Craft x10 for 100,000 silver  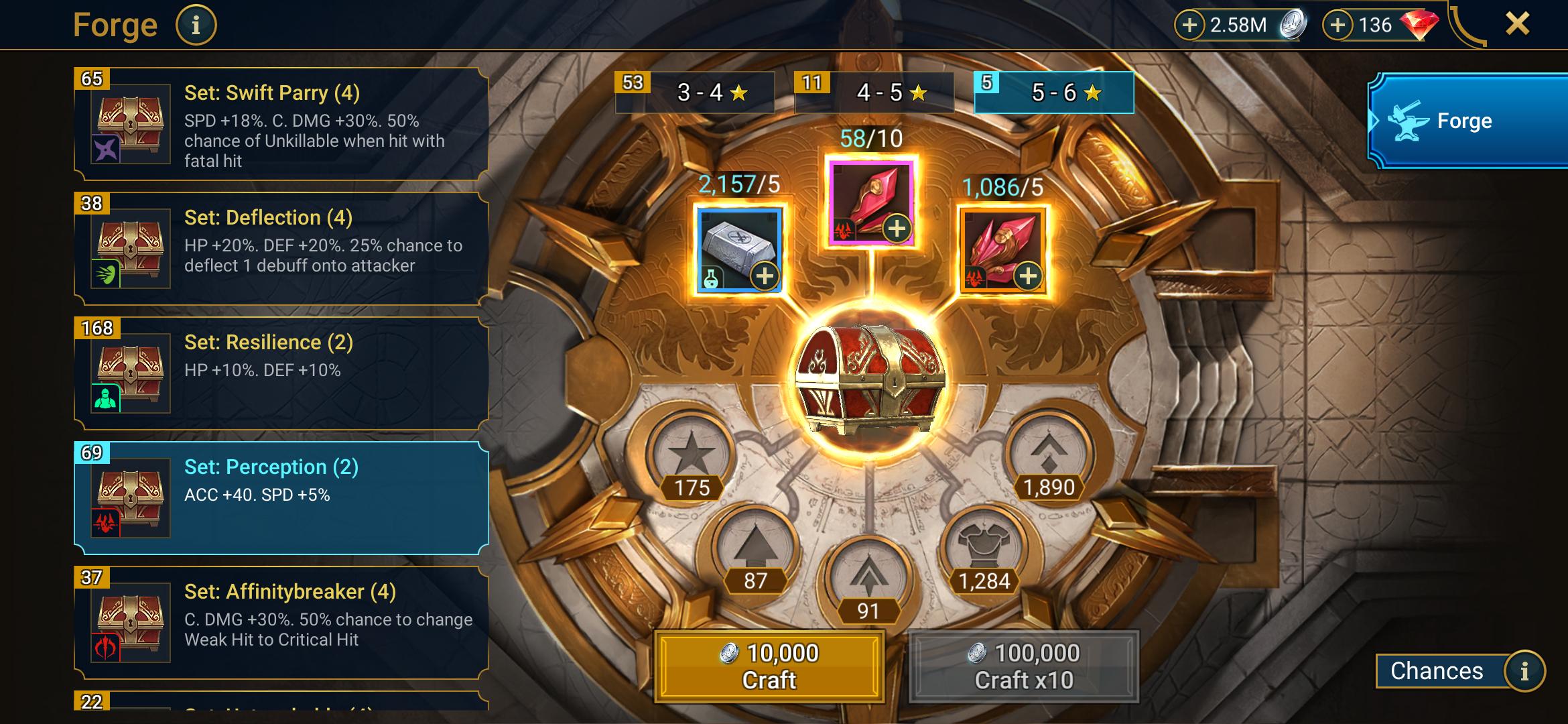1024,666
